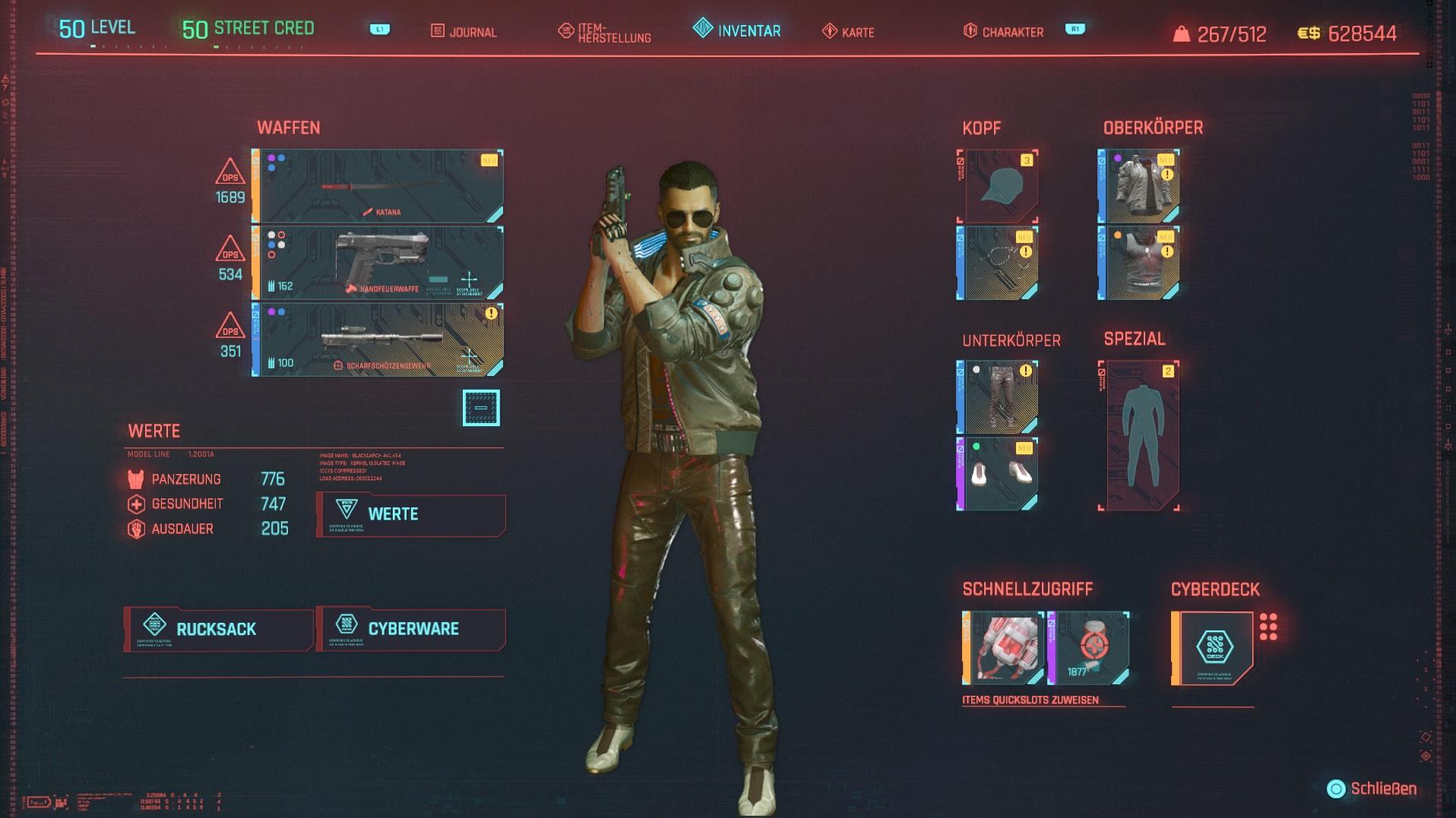Go to the Charakter tab
Screen dimensions: 1456x818
[1003, 32]
